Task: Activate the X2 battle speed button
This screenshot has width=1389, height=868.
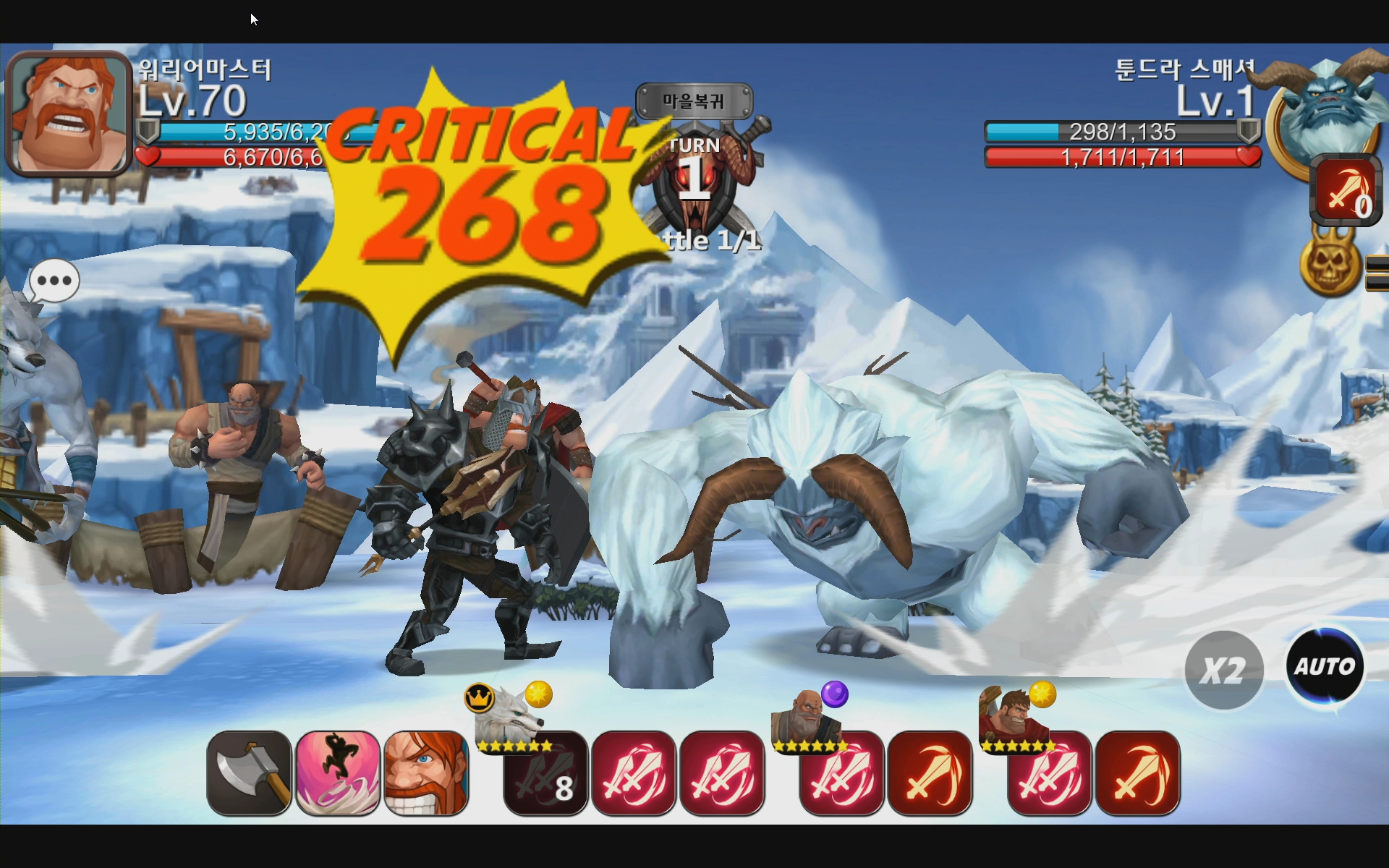Action: pyautogui.click(x=1224, y=670)
